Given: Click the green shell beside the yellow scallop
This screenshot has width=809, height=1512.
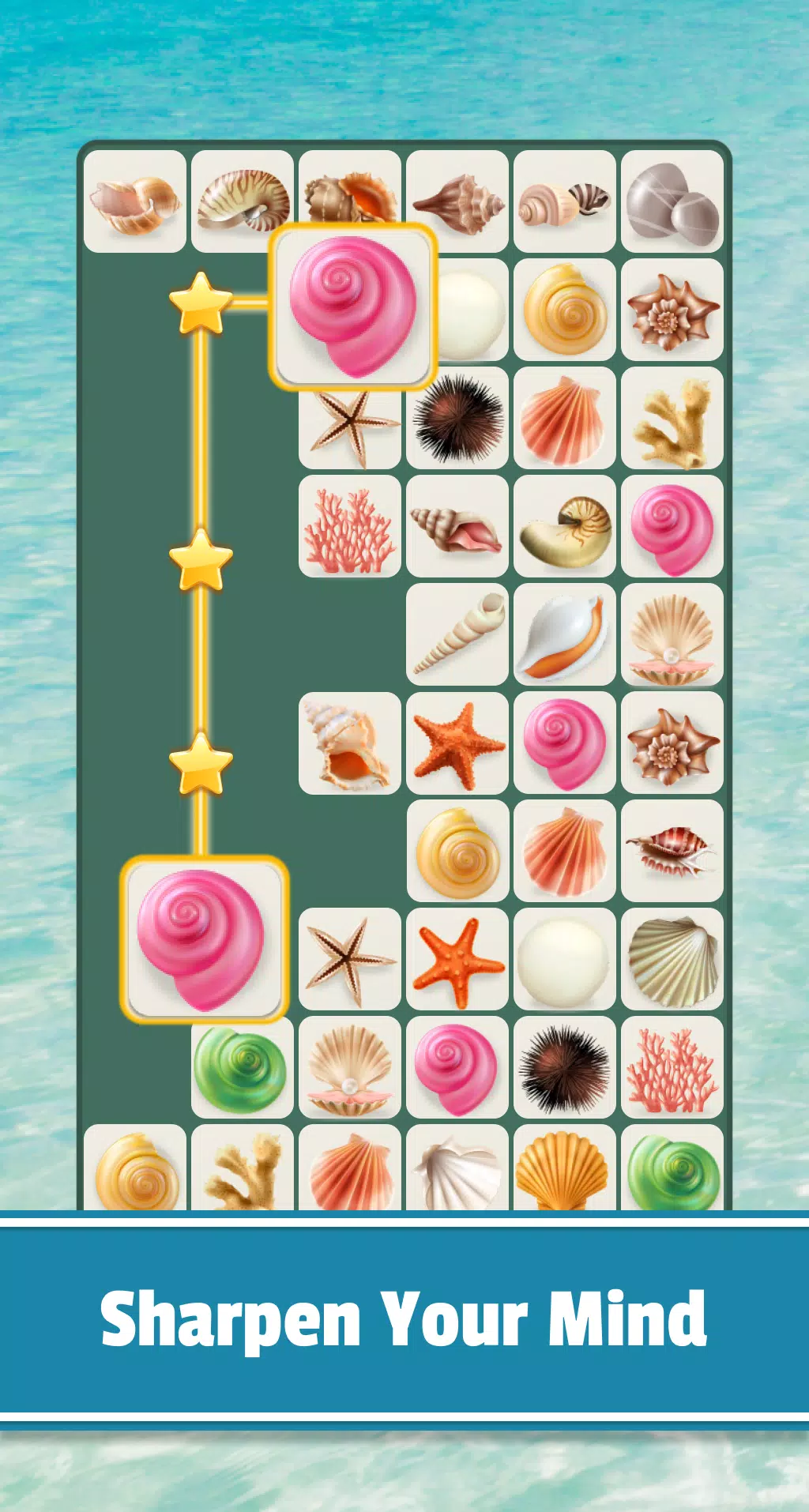Looking at the screenshot, I should (x=672, y=1169).
